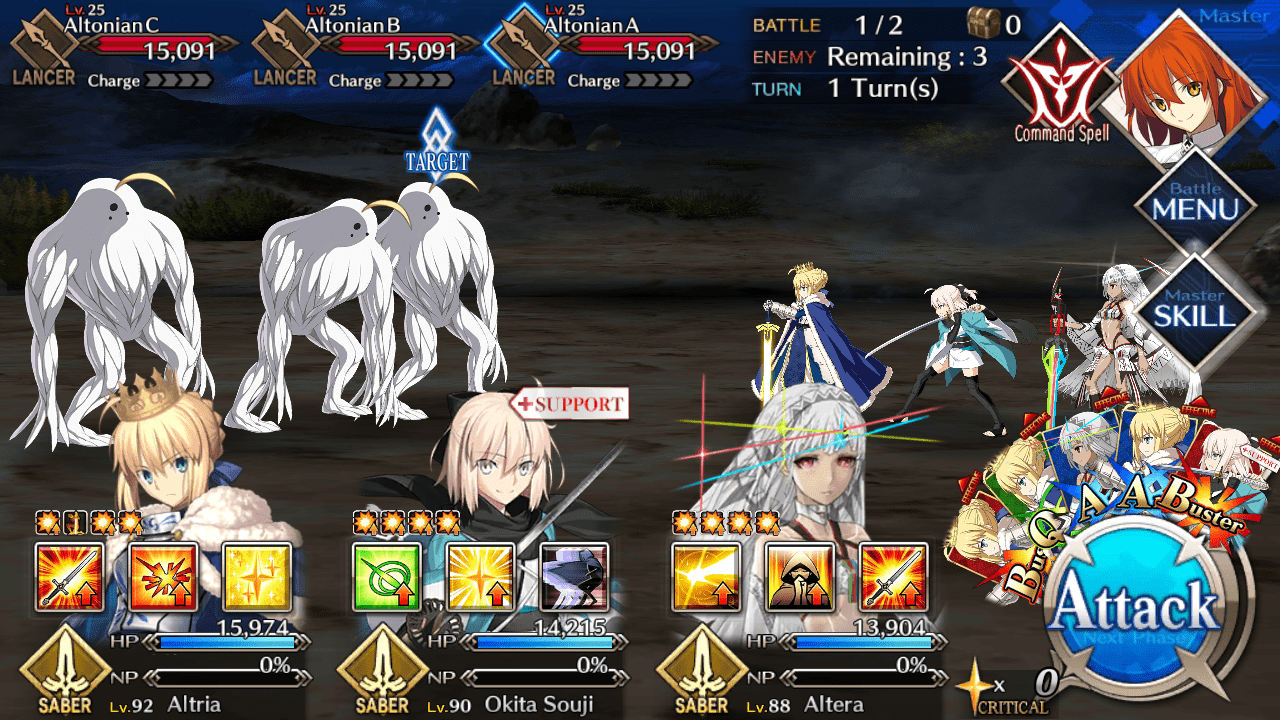This screenshot has height=720, width=1280.
Task: View Okita Souji's Saber class status
Action: 383,670
